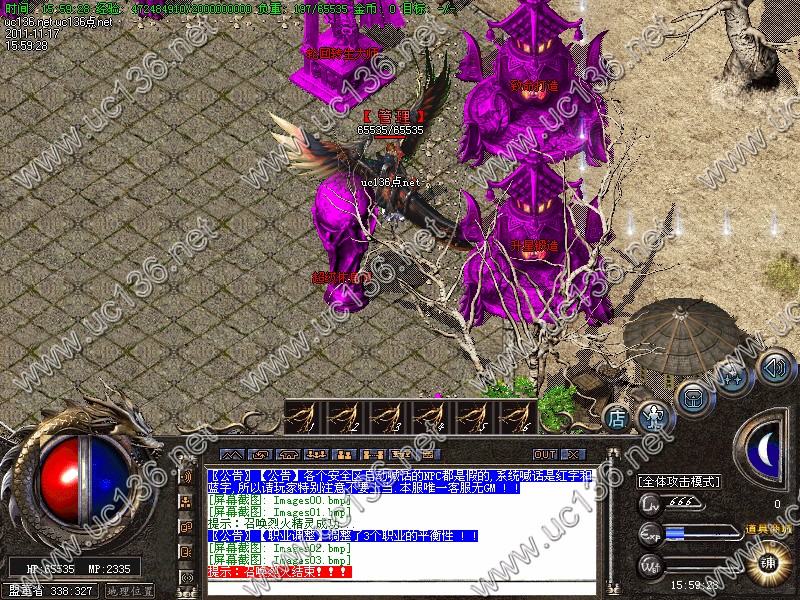Viewport: 800px width, 600px height.
Task: Toggle the network-tree chat channel icon
Action: tap(186, 501)
